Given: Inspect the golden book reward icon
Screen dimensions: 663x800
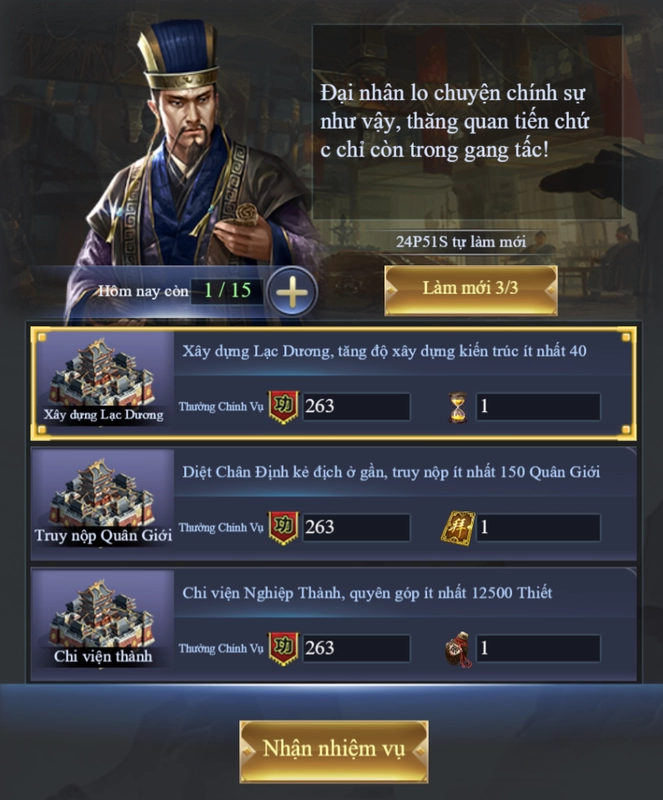Looking at the screenshot, I should (457, 527).
